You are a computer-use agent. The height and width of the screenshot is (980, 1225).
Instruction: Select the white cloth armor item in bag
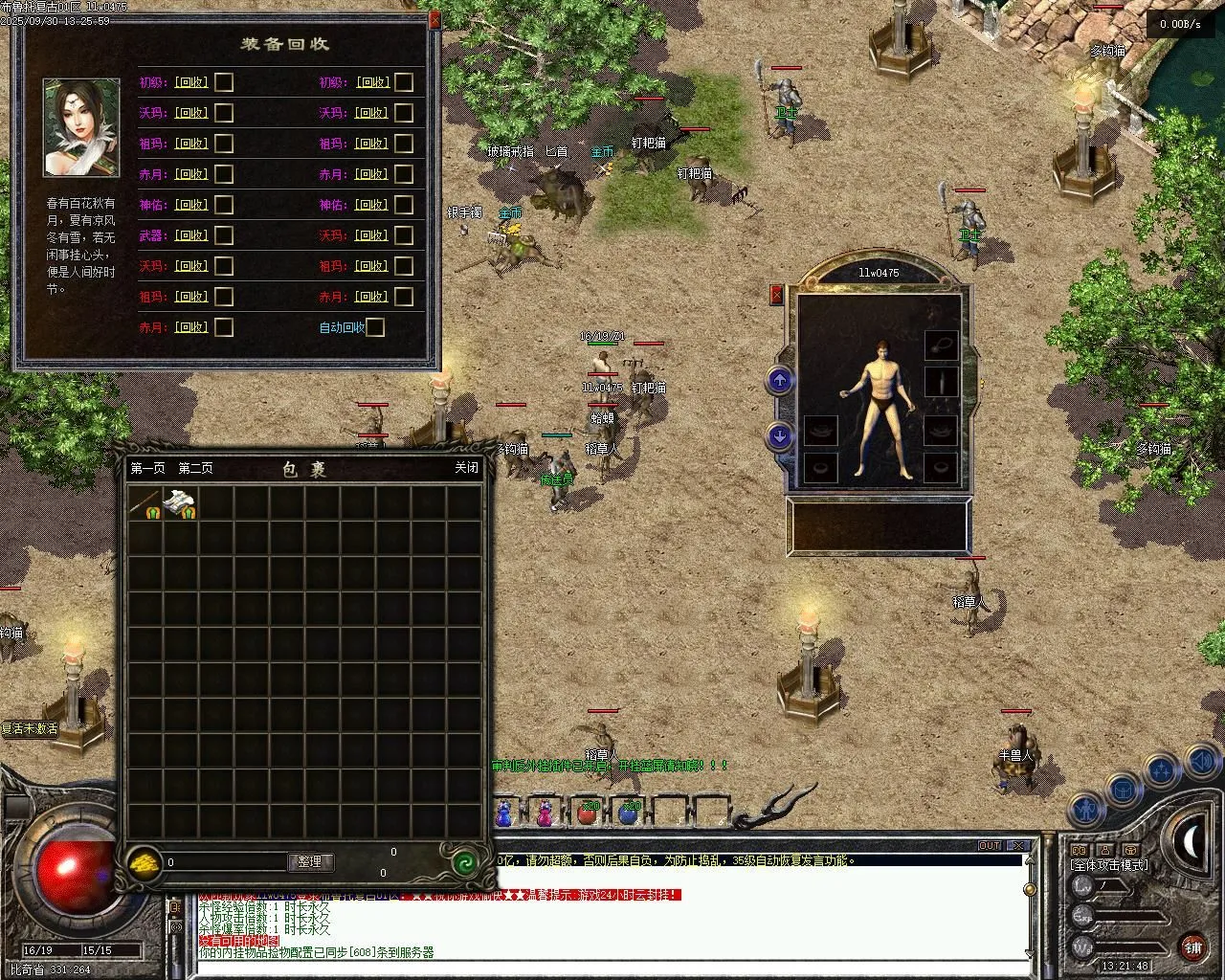point(181,503)
